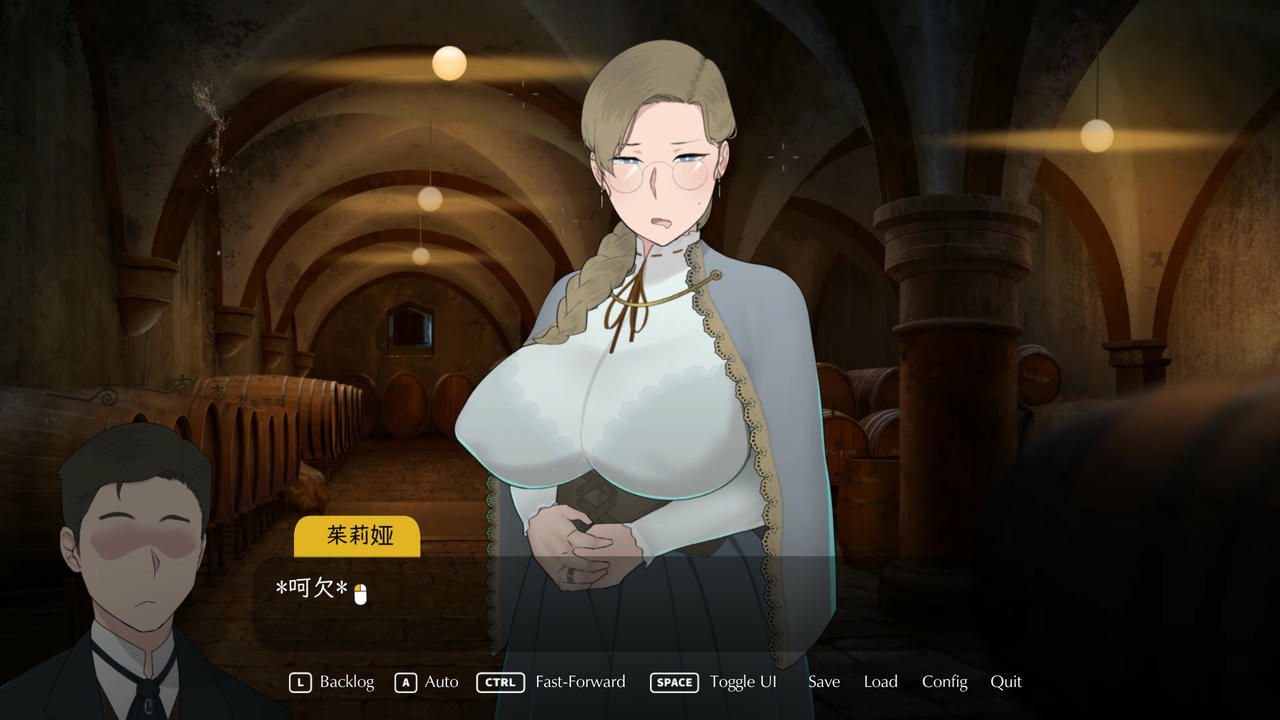Click the [A] key badge icon
Viewport: 1280px width, 720px height.
pos(404,682)
